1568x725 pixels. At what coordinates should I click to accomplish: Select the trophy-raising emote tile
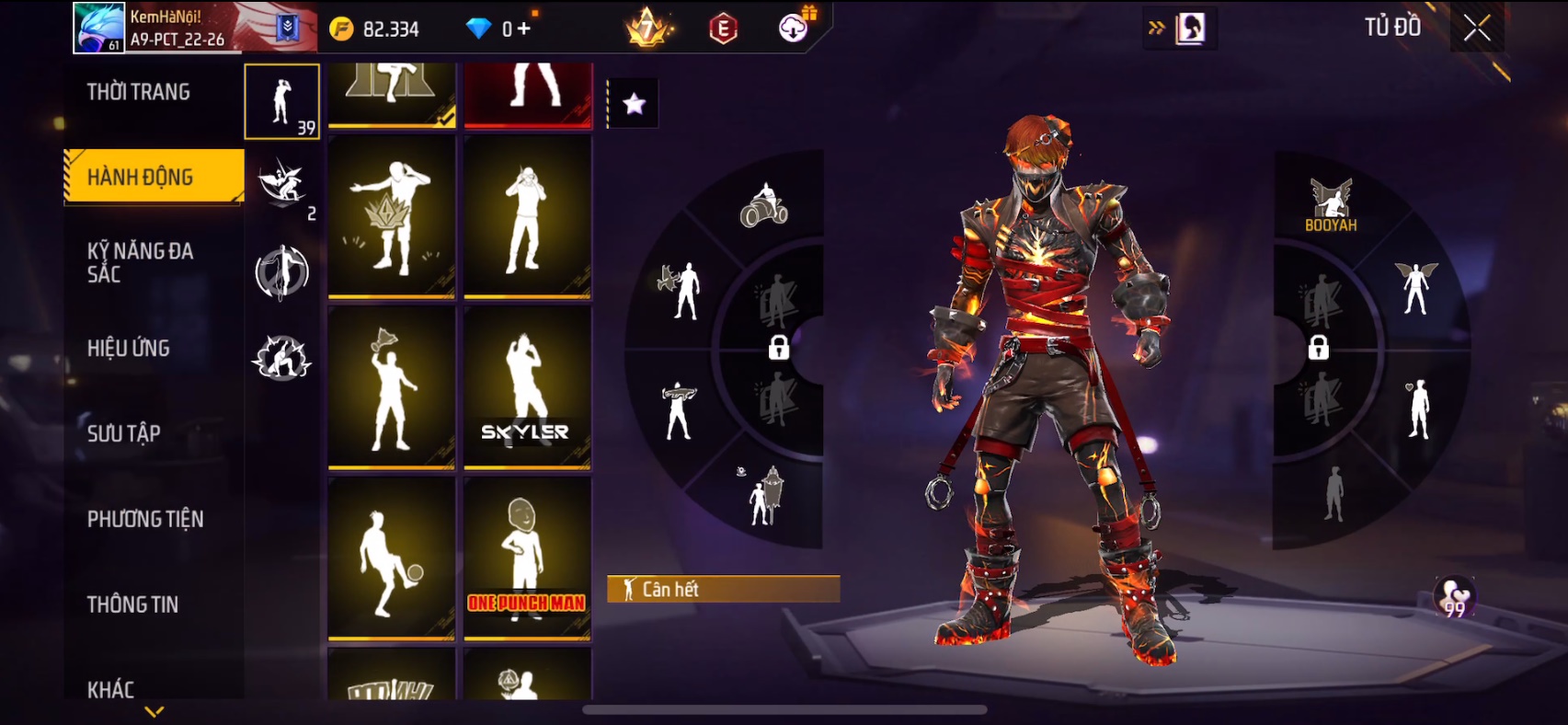(392, 388)
